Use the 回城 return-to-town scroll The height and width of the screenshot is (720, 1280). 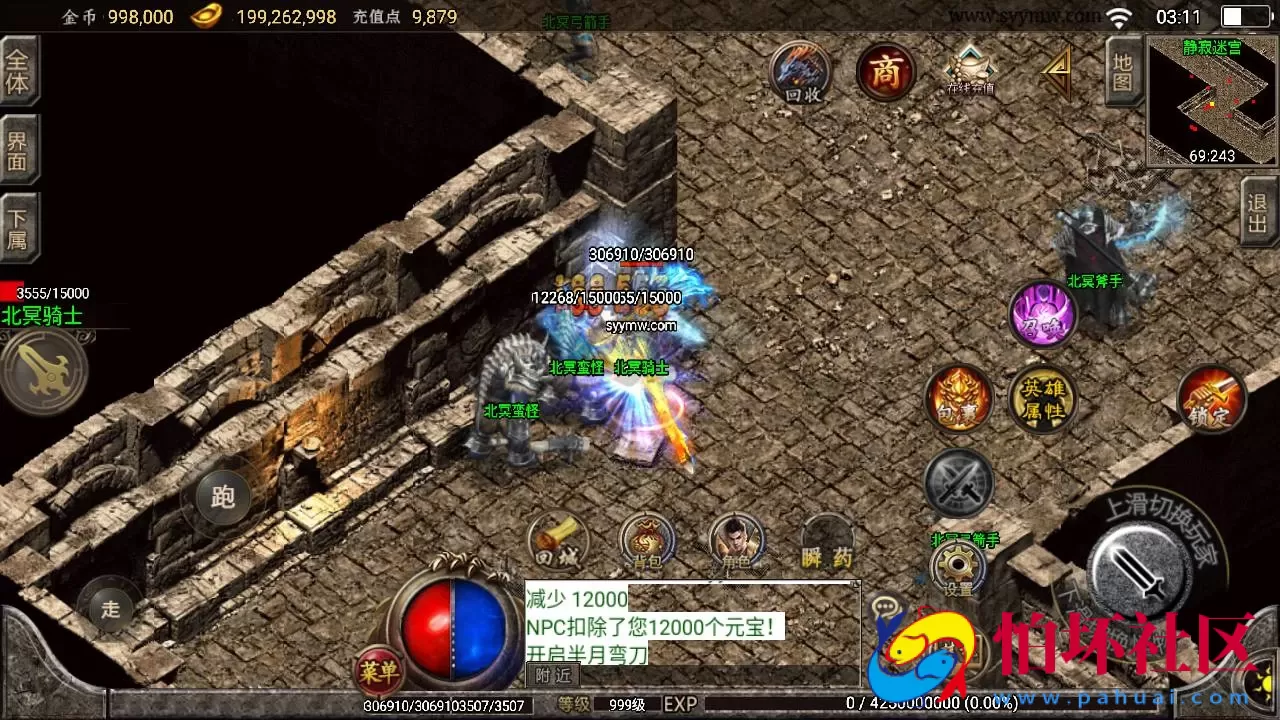pos(558,542)
